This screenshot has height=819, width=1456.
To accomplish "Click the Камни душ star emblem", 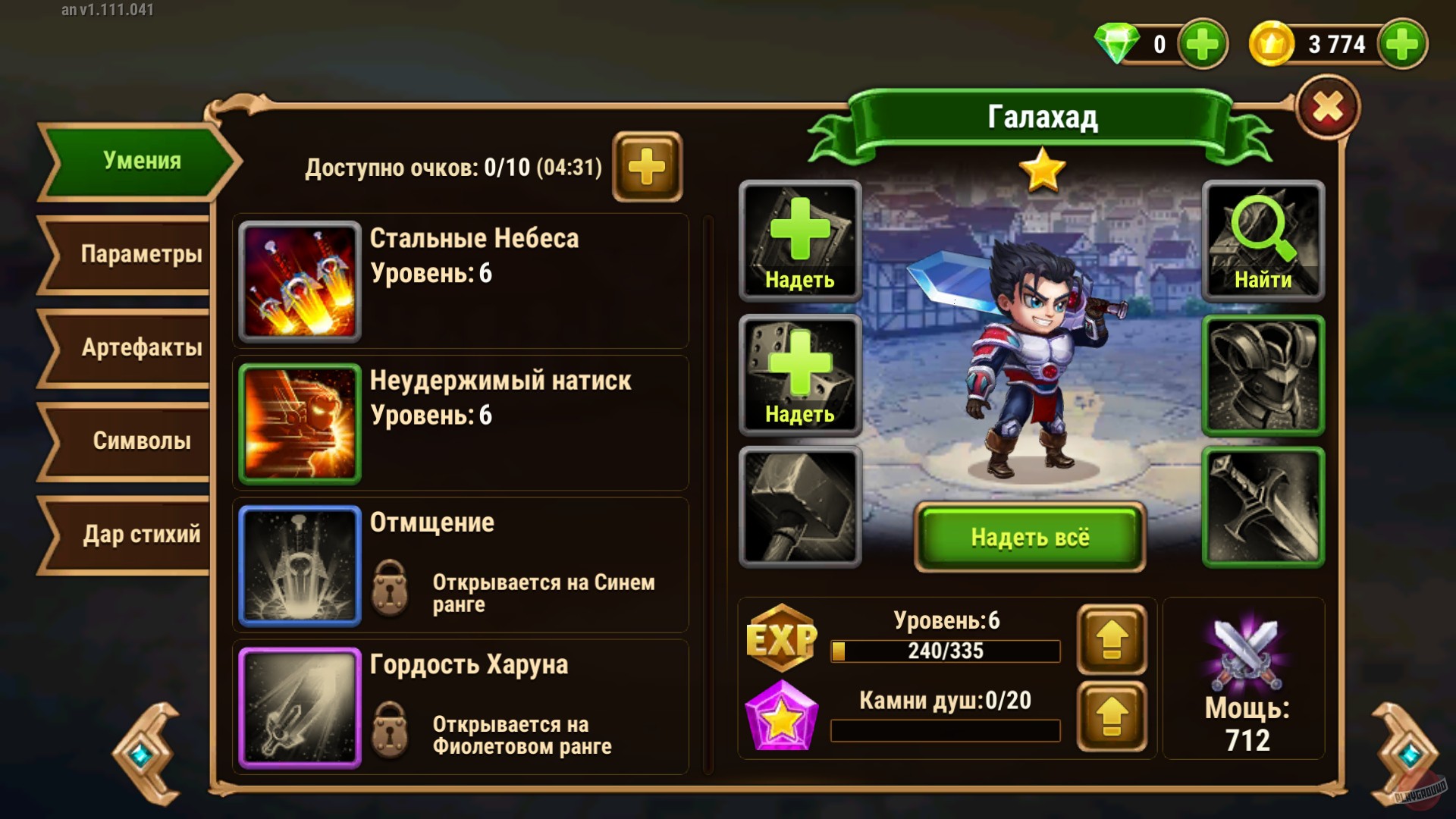I will [x=783, y=714].
